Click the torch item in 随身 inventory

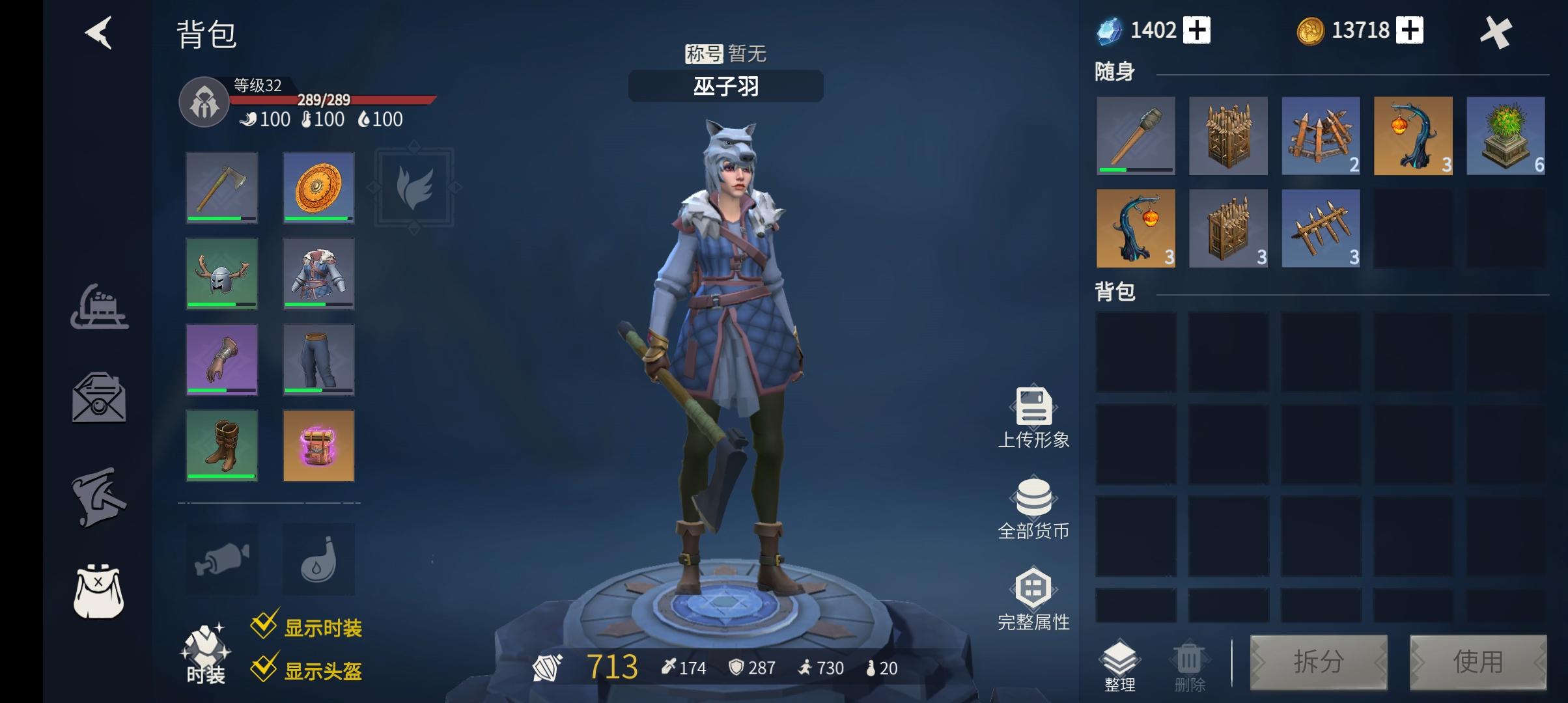1136,137
